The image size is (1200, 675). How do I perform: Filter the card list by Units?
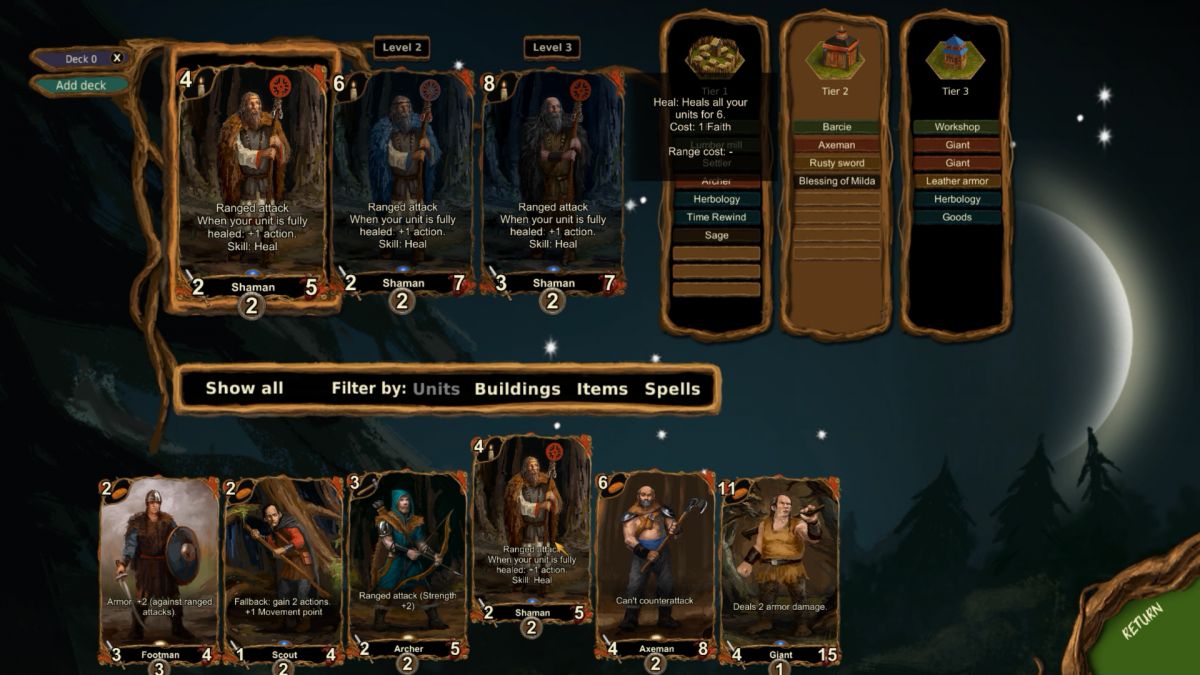click(x=436, y=389)
